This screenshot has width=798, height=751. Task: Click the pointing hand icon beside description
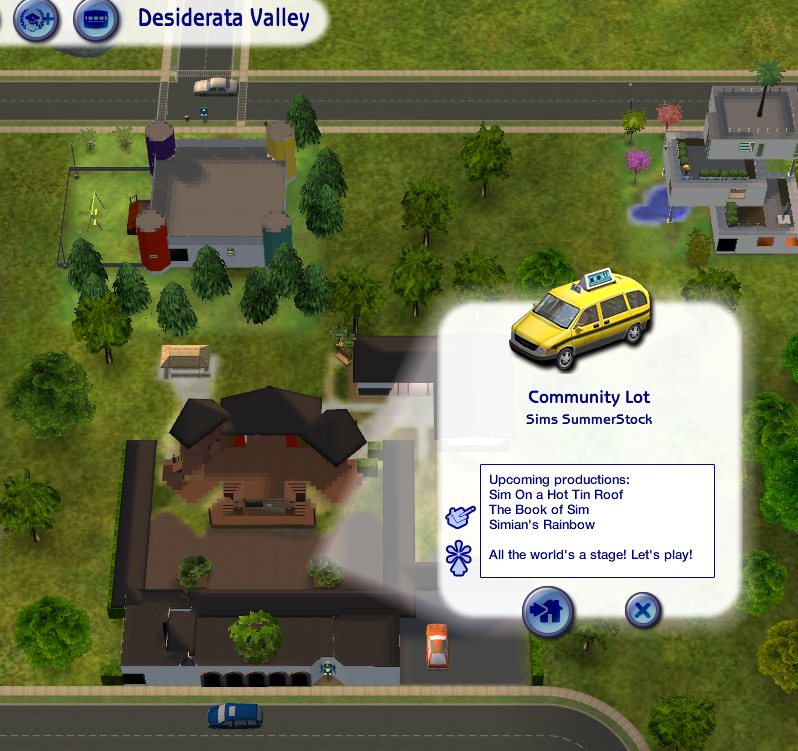461,517
